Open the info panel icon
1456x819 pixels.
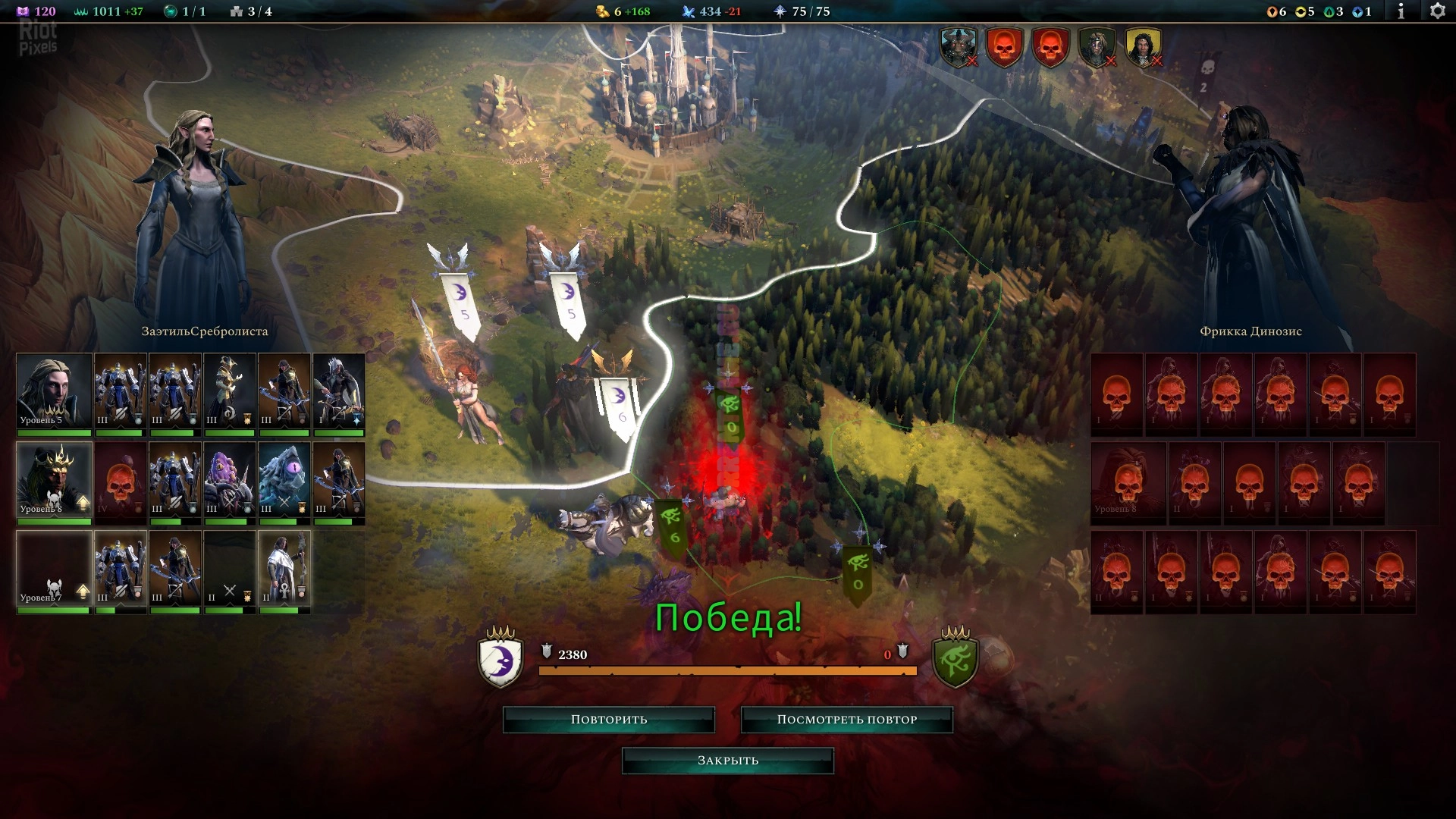point(1401,11)
